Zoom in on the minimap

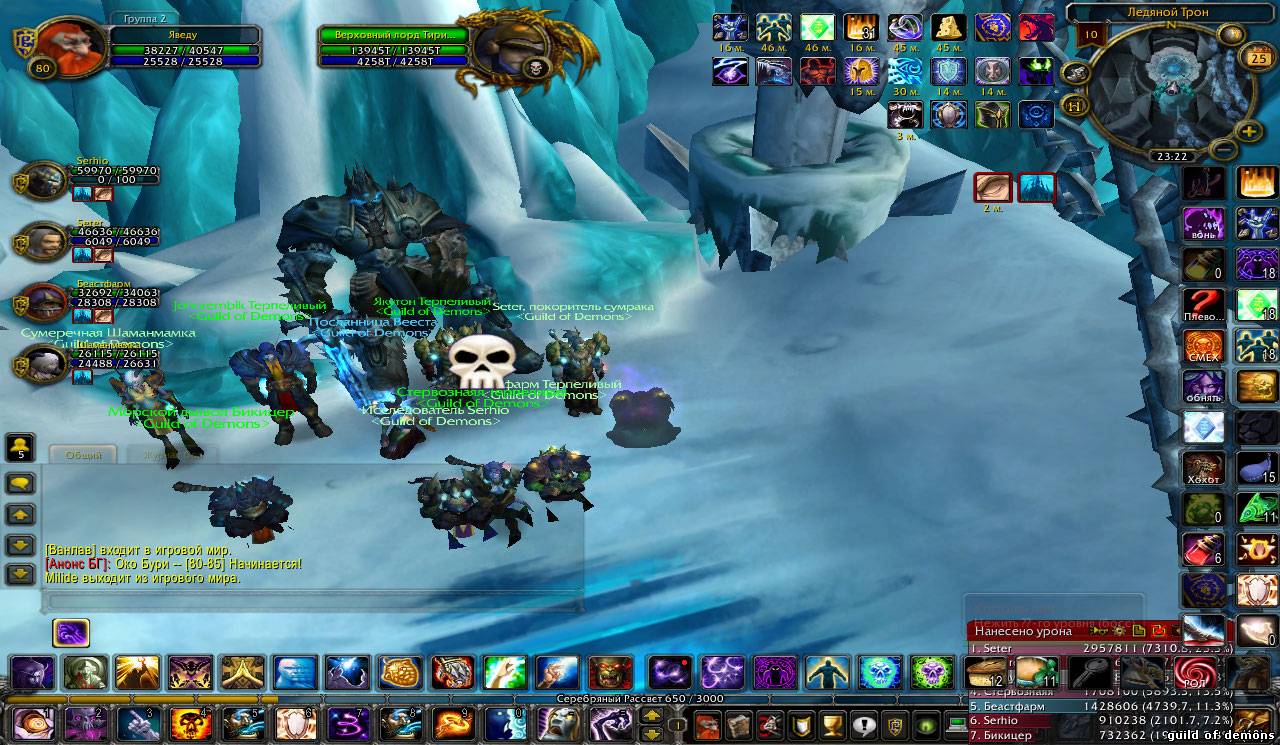[x=1249, y=131]
